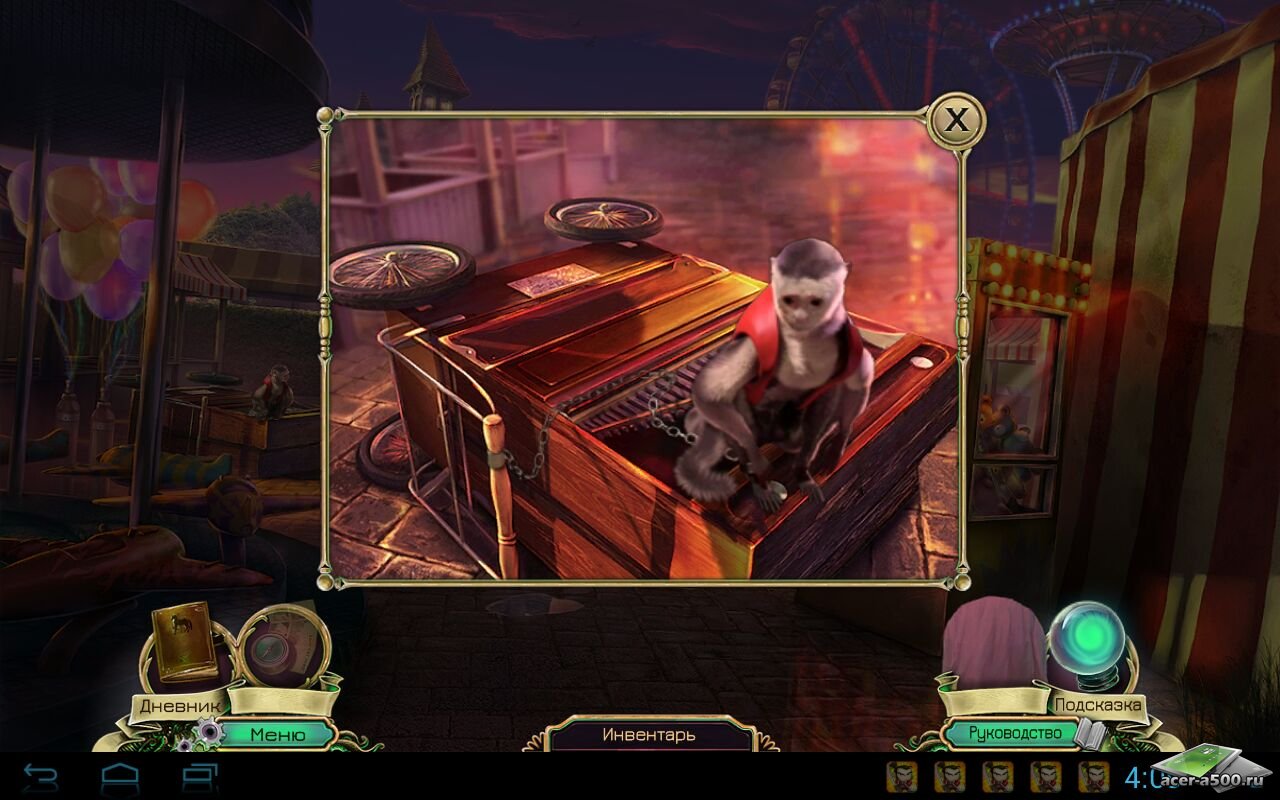
Task: Open the Руководство strategy guide
Action: [1014, 734]
